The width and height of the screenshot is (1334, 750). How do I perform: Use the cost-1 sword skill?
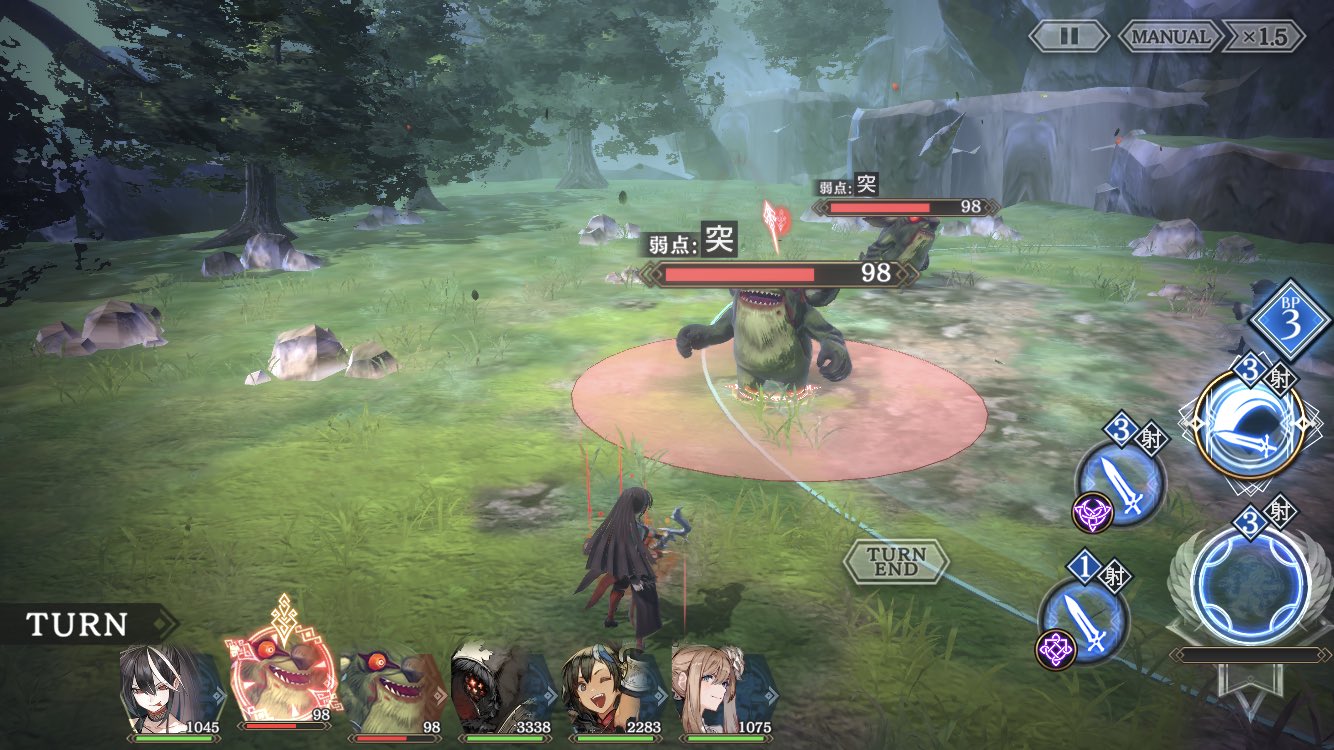pos(1084,613)
